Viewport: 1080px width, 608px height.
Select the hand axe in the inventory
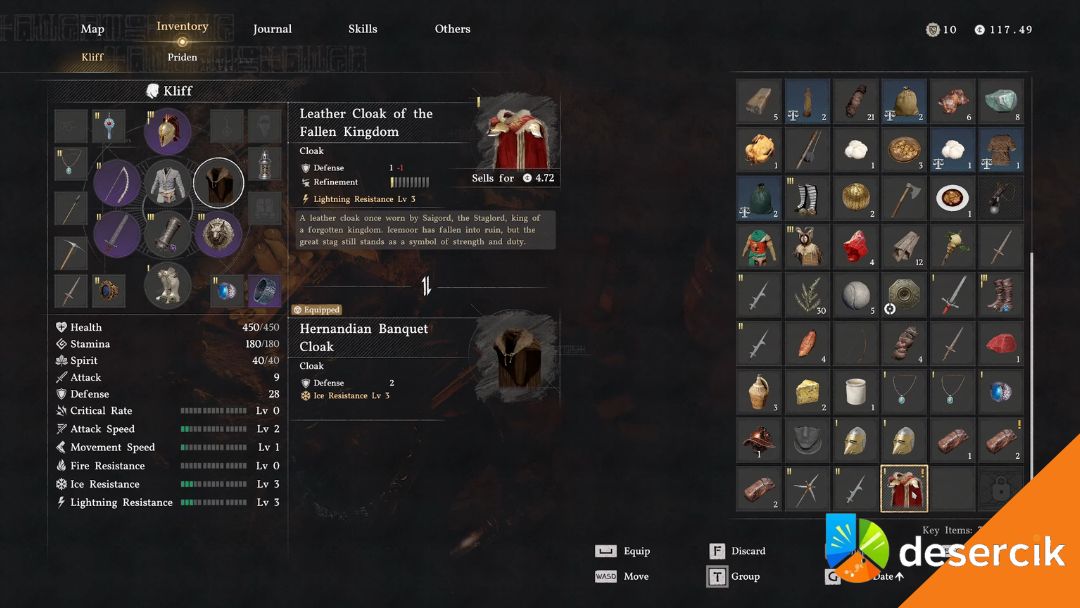click(x=904, y=197)
